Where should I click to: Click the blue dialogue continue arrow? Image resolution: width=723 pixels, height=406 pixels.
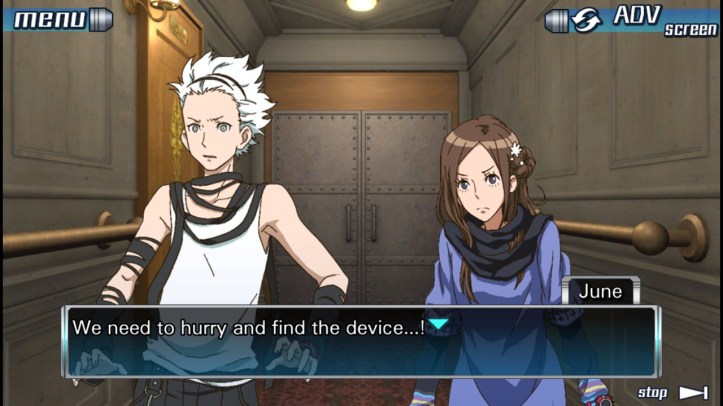[x=438, y=325]
